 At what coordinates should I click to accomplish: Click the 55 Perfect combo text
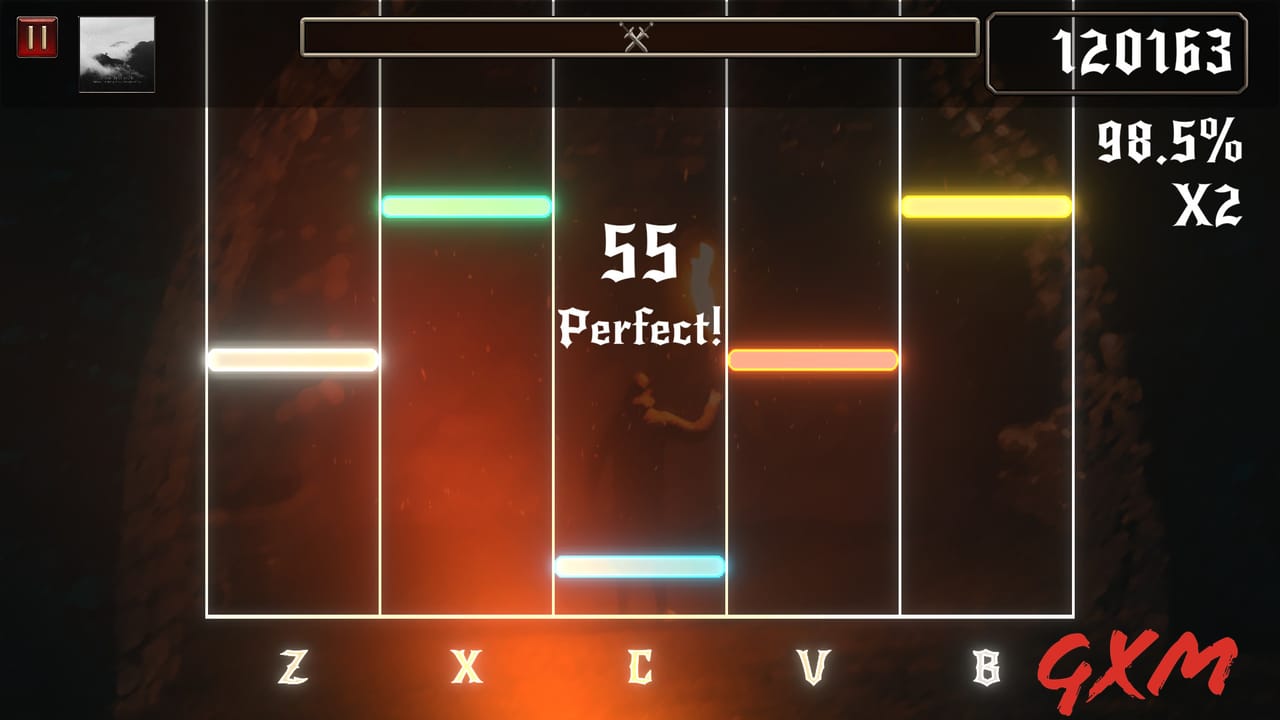coord(638,285)
